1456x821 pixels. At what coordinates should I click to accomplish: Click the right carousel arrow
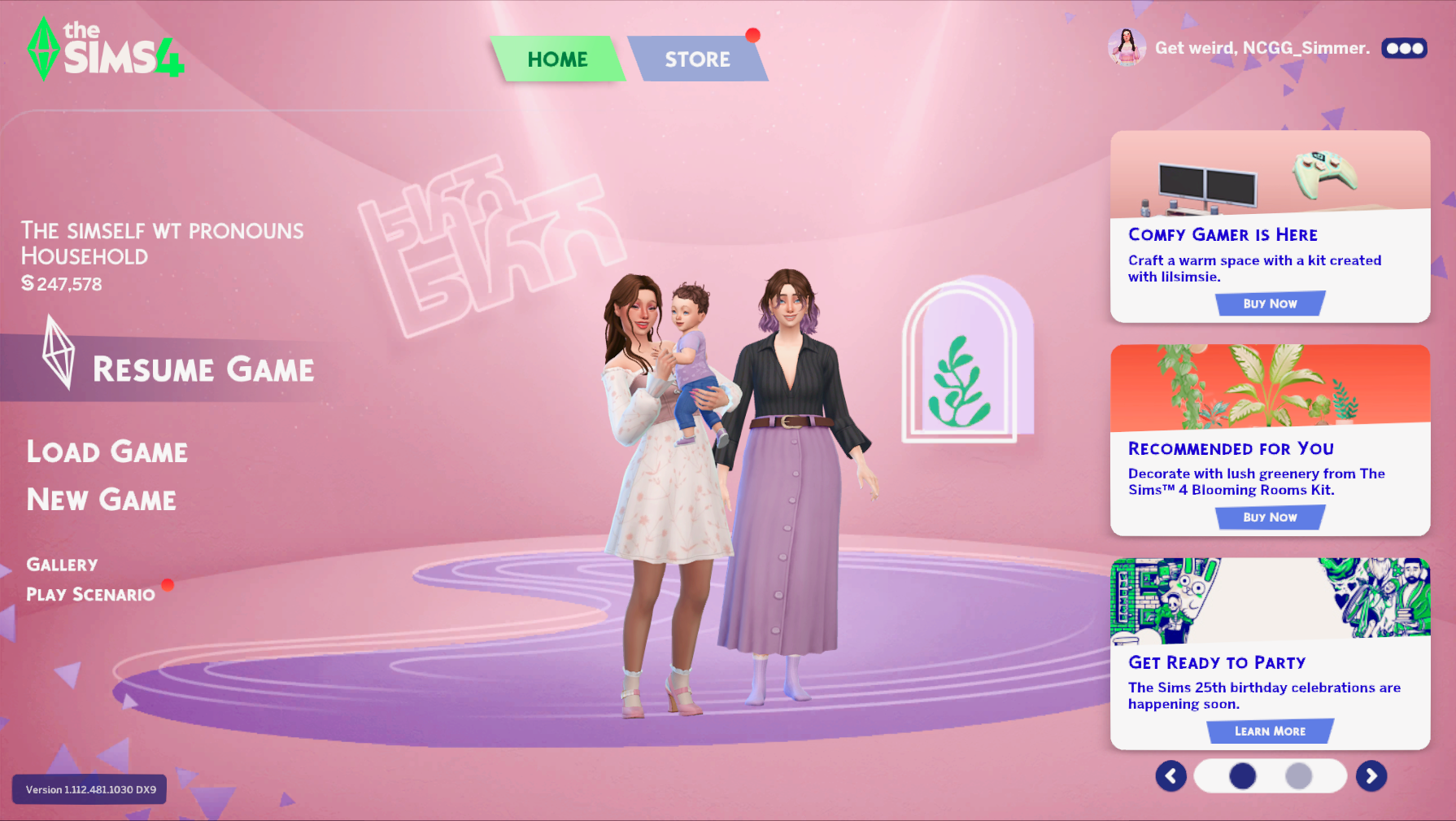tap(1372, 776)
